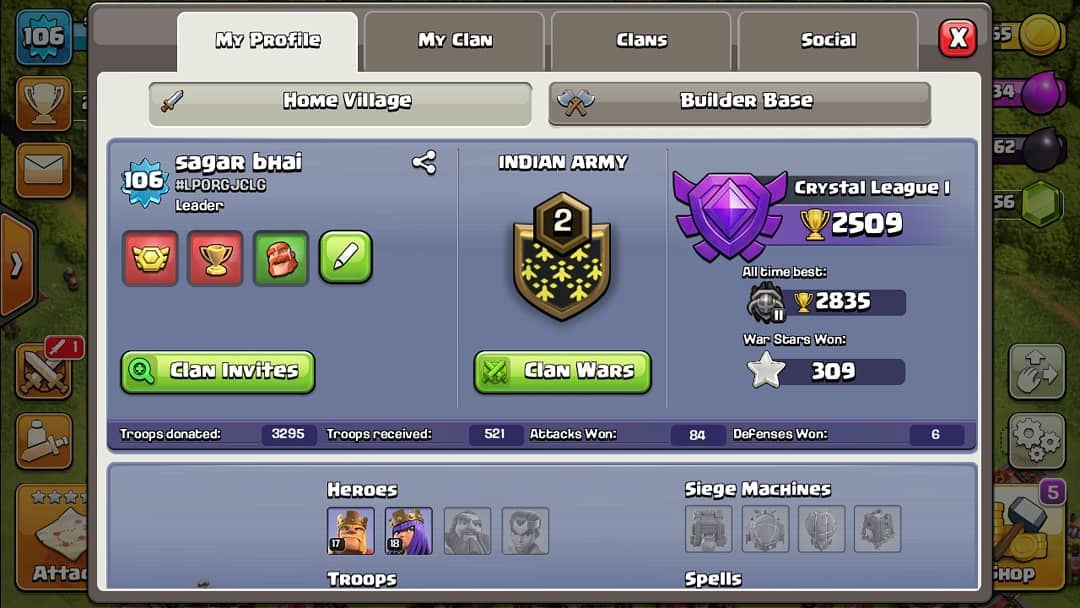Tap the Crystal League I badge
This screenshot has height=608, width=1080.
coord(727,213)
